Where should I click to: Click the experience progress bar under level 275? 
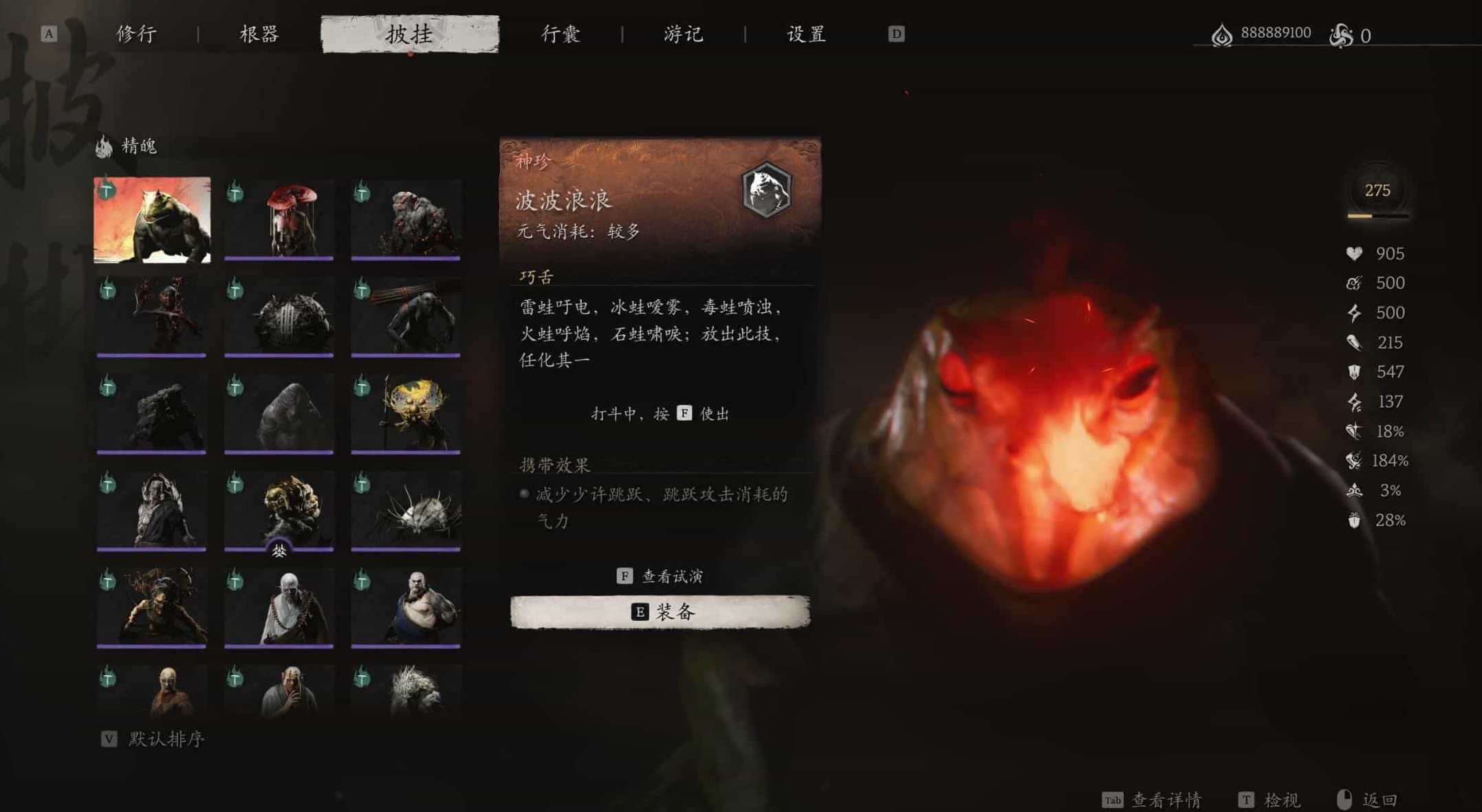pyautogui.click(x=1379, y=217)
